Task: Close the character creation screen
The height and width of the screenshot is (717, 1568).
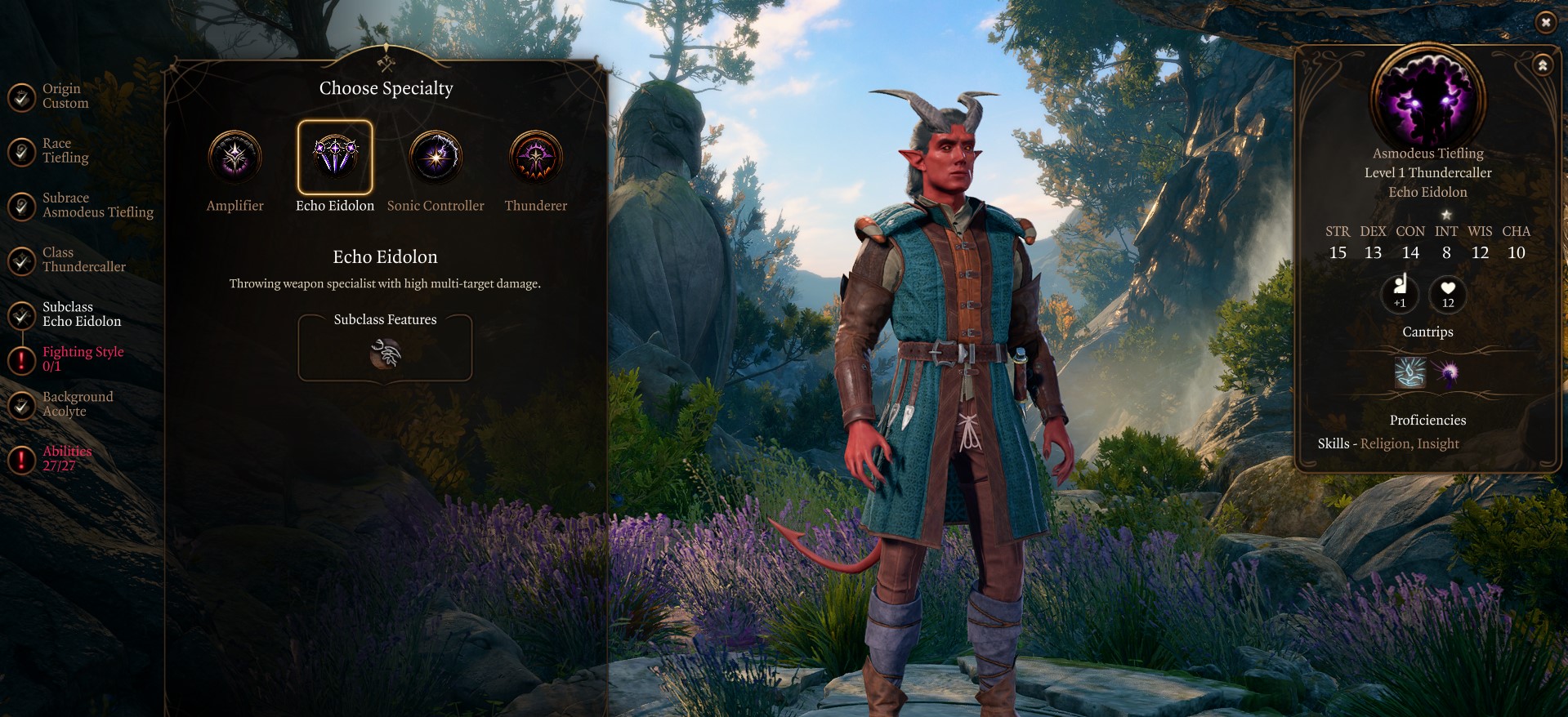Action: 1545,23
